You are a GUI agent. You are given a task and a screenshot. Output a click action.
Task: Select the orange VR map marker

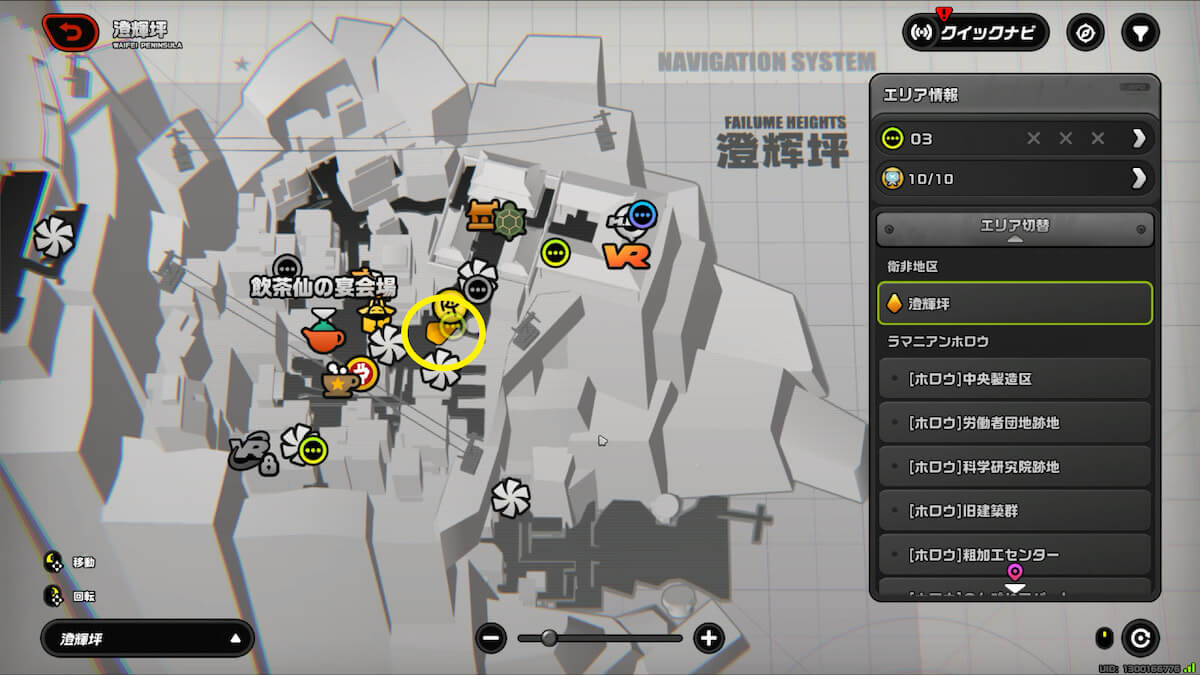[626, 256]
